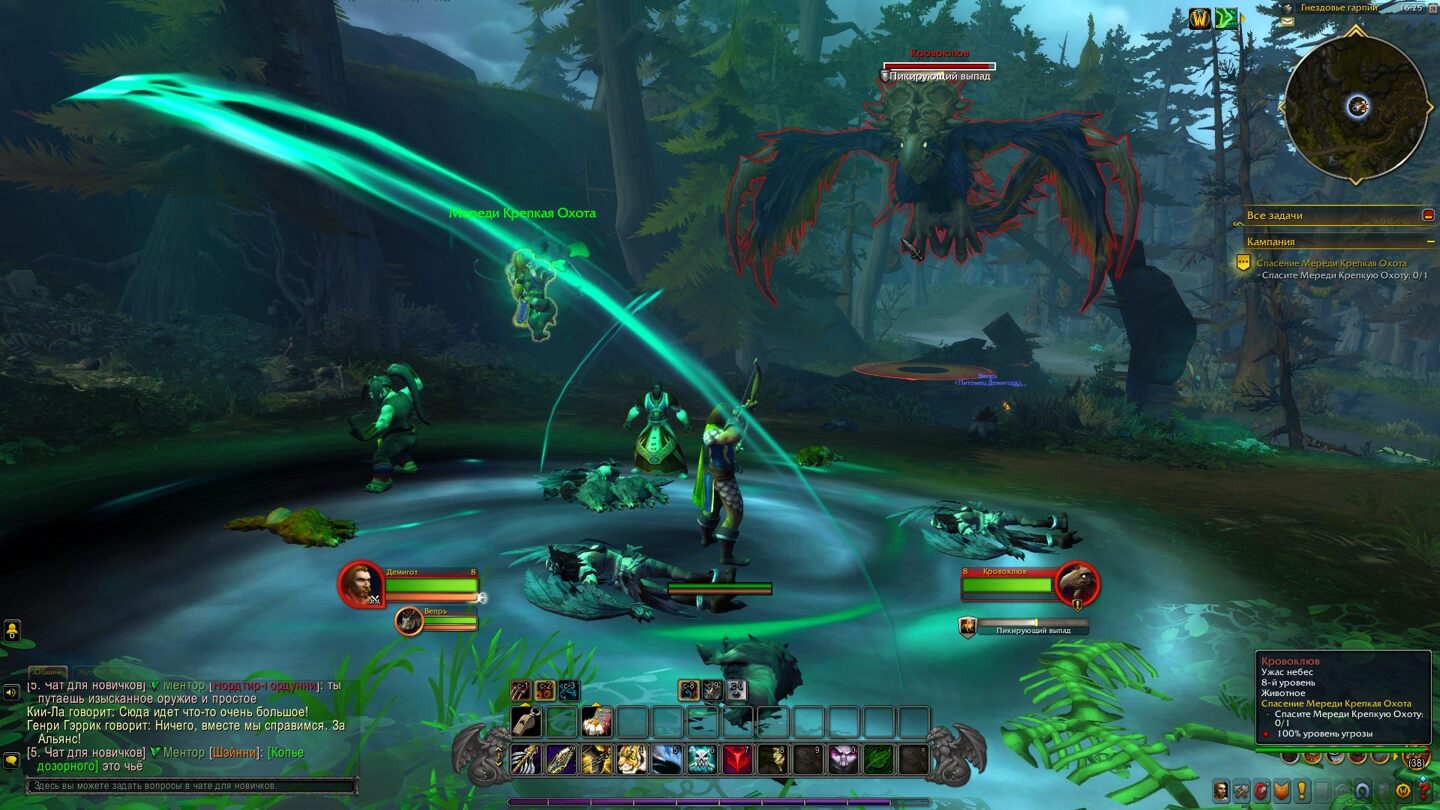Select the Вепрь pet portrait

pos(408,621)
